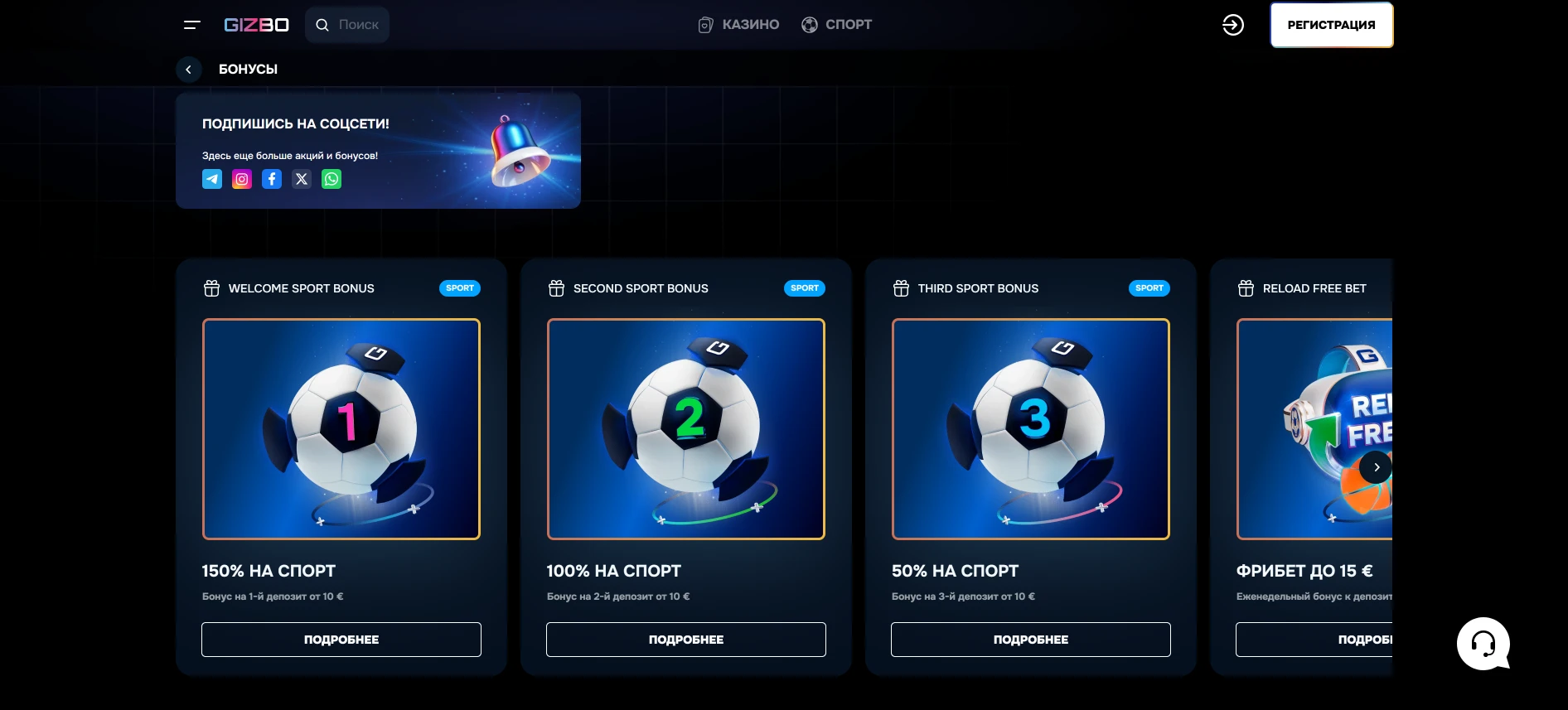Click the login arrow icon
The image size is (1568, 710).
pyautogui.click(x=1232, y=25)
